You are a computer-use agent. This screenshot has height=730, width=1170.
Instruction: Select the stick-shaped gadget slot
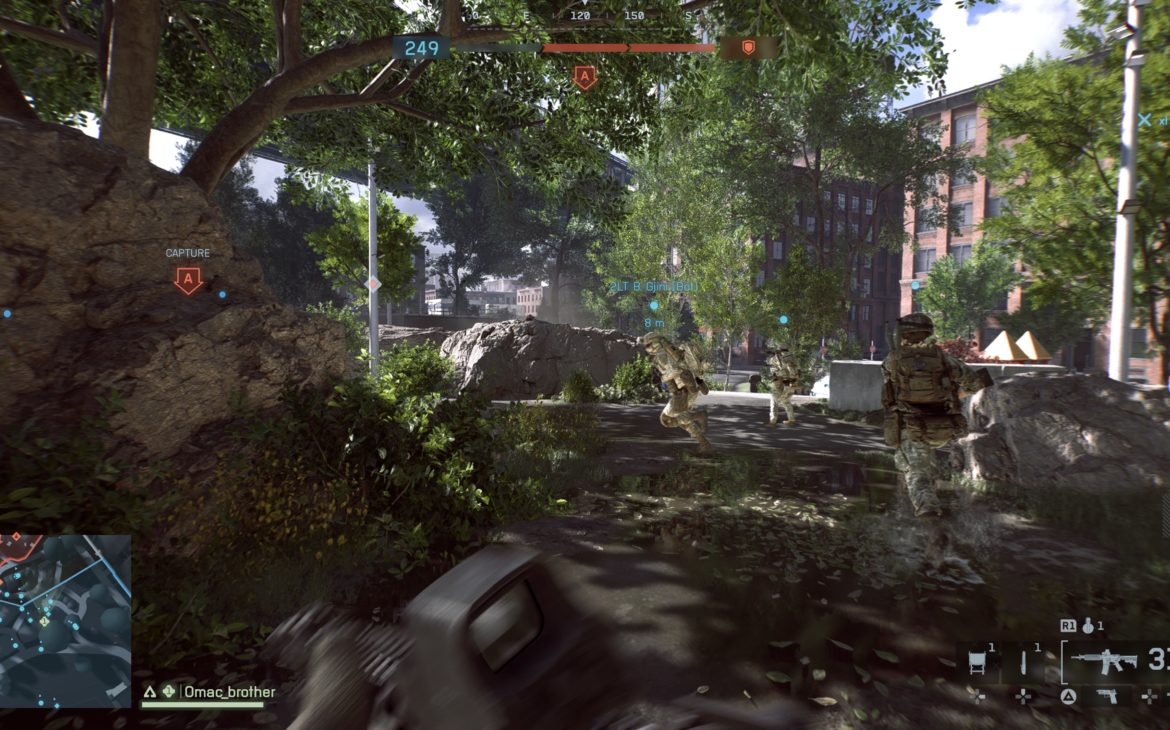pyautogui.click(x=1025, y=661)
